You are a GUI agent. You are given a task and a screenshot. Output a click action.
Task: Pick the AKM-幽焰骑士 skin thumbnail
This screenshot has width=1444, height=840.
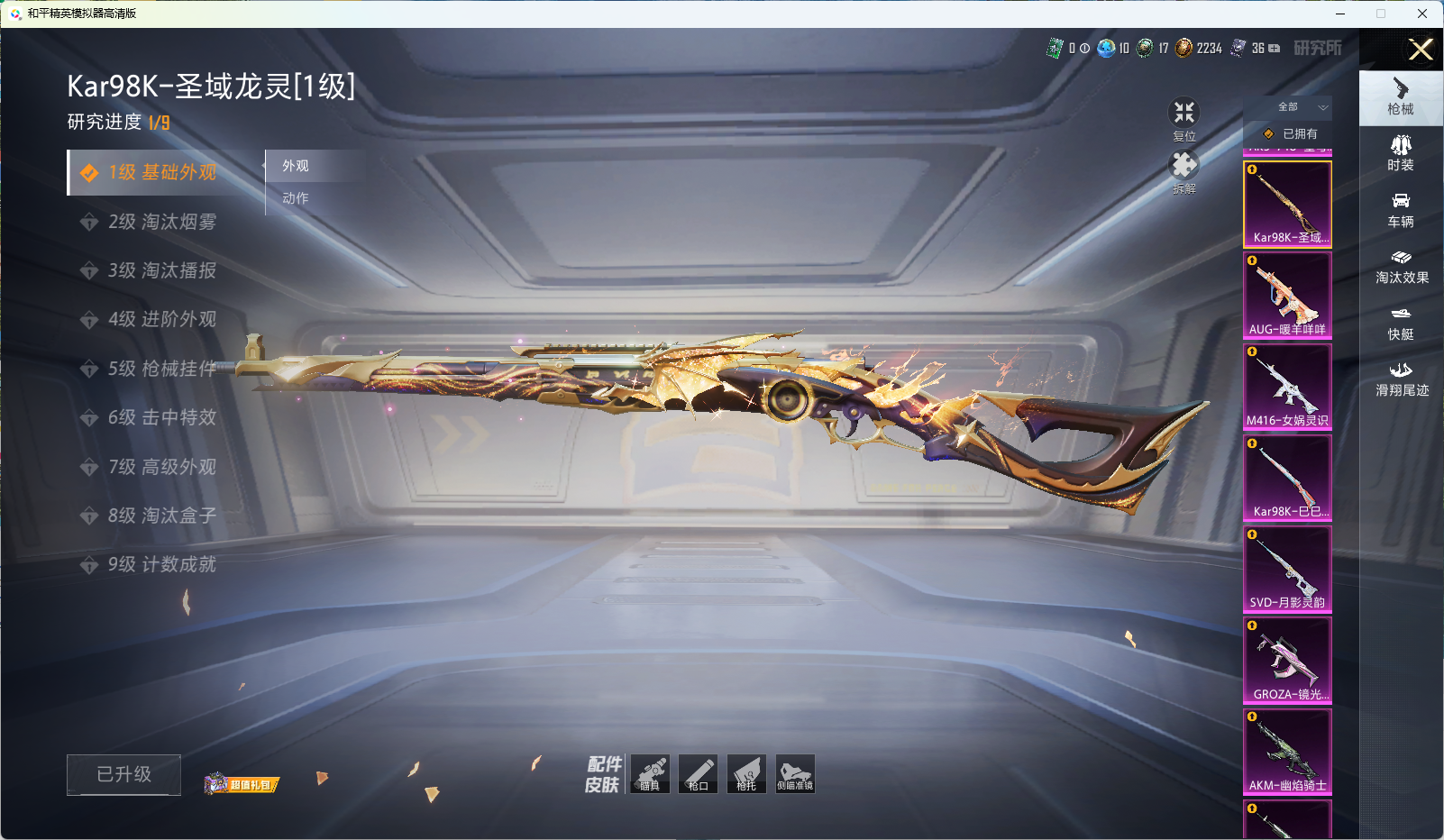click(1287, 752)
